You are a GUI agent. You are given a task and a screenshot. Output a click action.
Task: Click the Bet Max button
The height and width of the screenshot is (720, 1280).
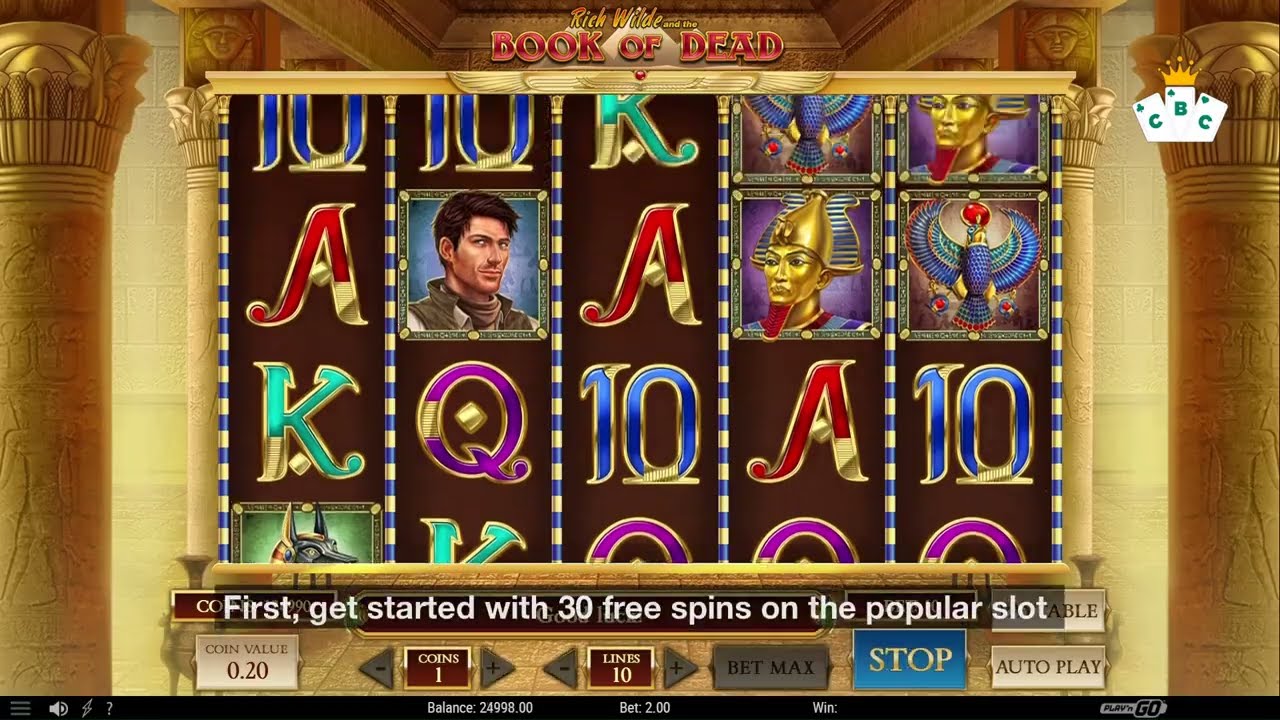pos(770,667)
